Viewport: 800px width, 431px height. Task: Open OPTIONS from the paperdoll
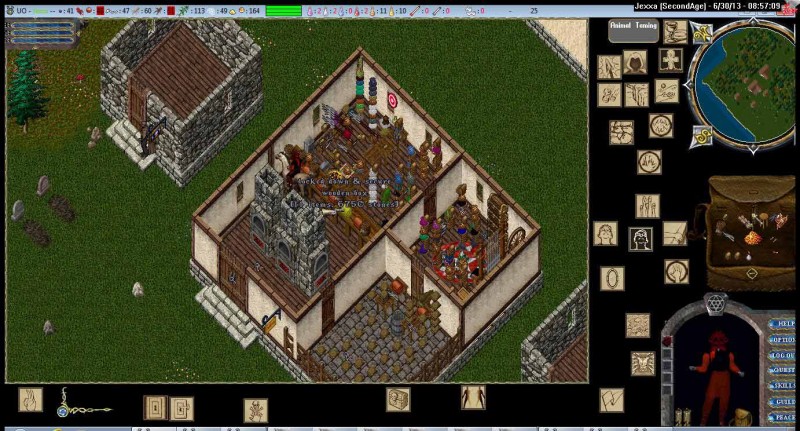[783, 339]
